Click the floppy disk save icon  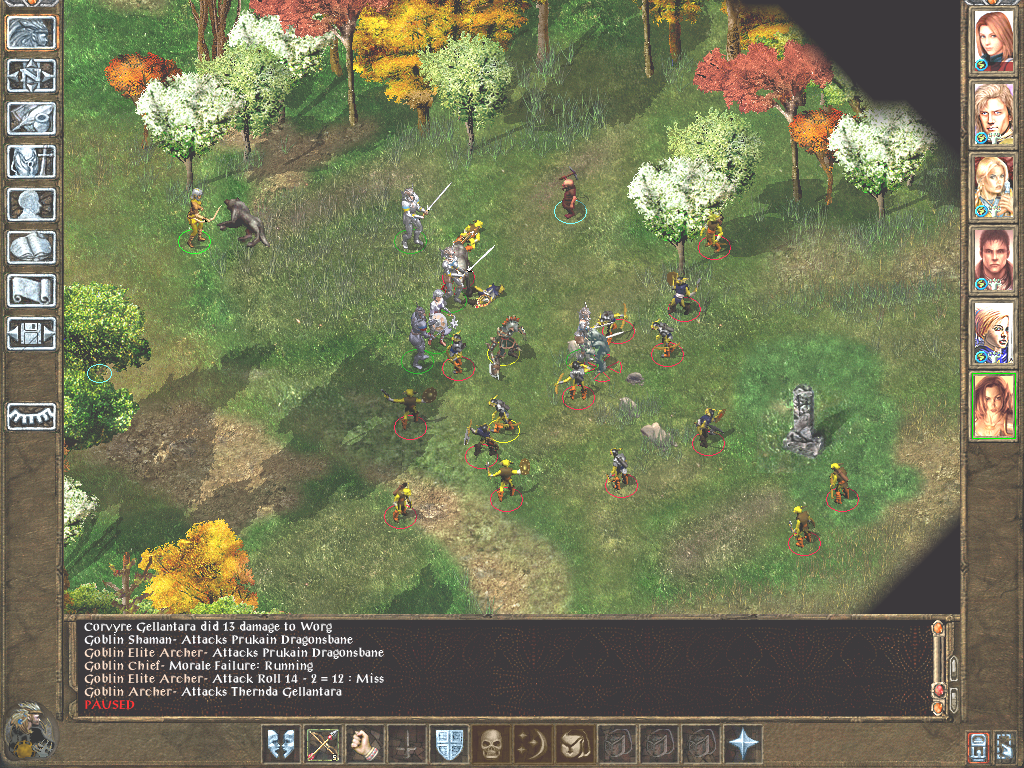pos(32,333)
